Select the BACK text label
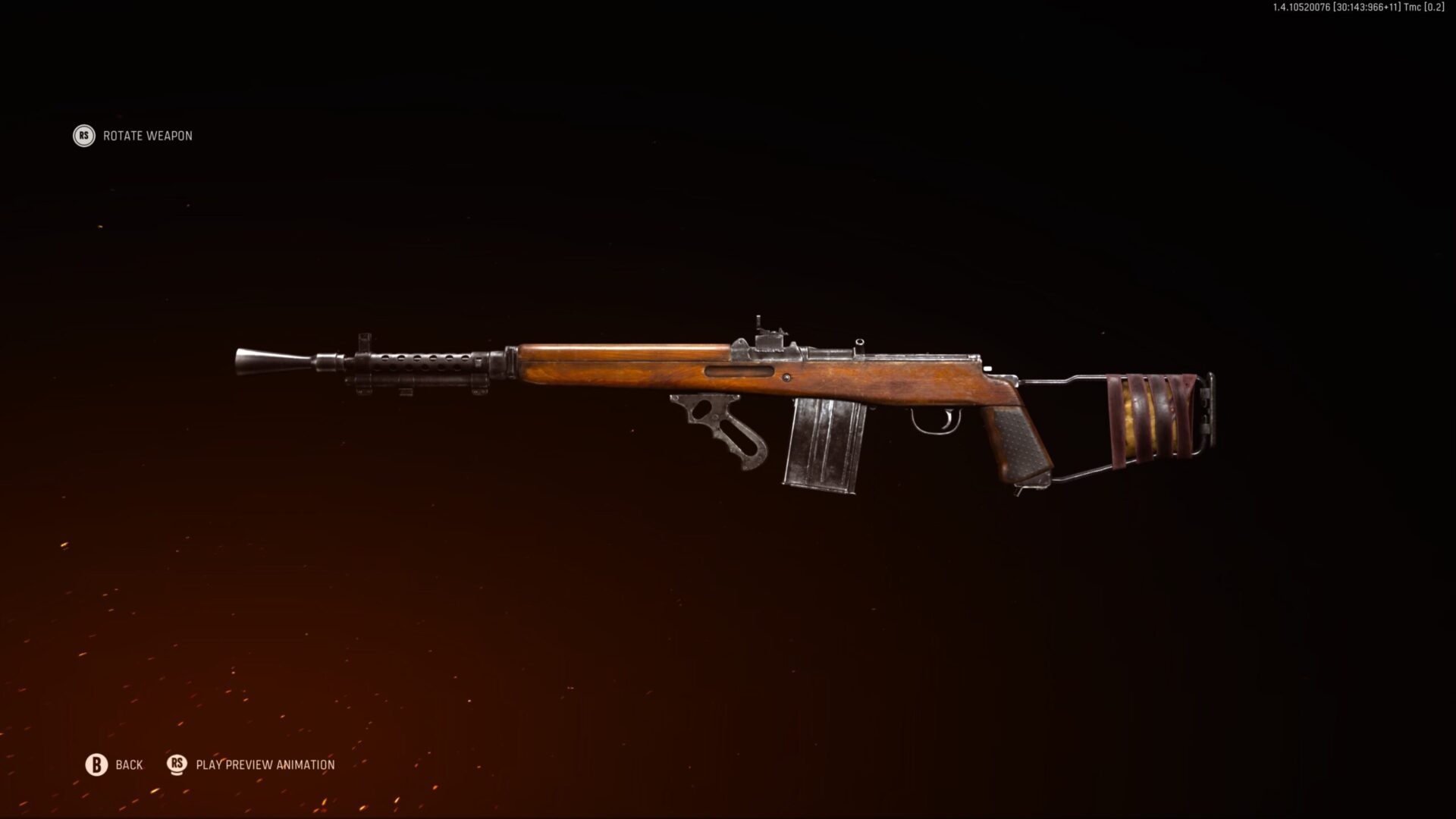Image resolution: width=1456 pixels, height=819 pixels. pos(130,764)
